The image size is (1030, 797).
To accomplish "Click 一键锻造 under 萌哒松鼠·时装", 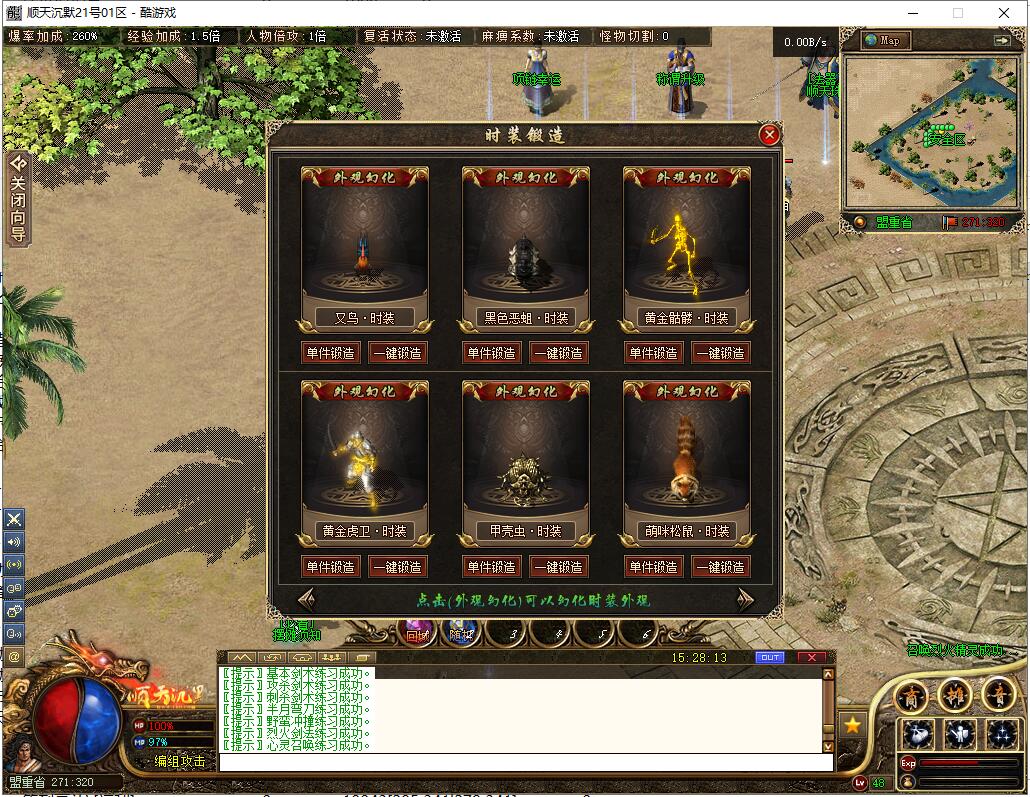I will pyautogui.click(x=720, y=567).
